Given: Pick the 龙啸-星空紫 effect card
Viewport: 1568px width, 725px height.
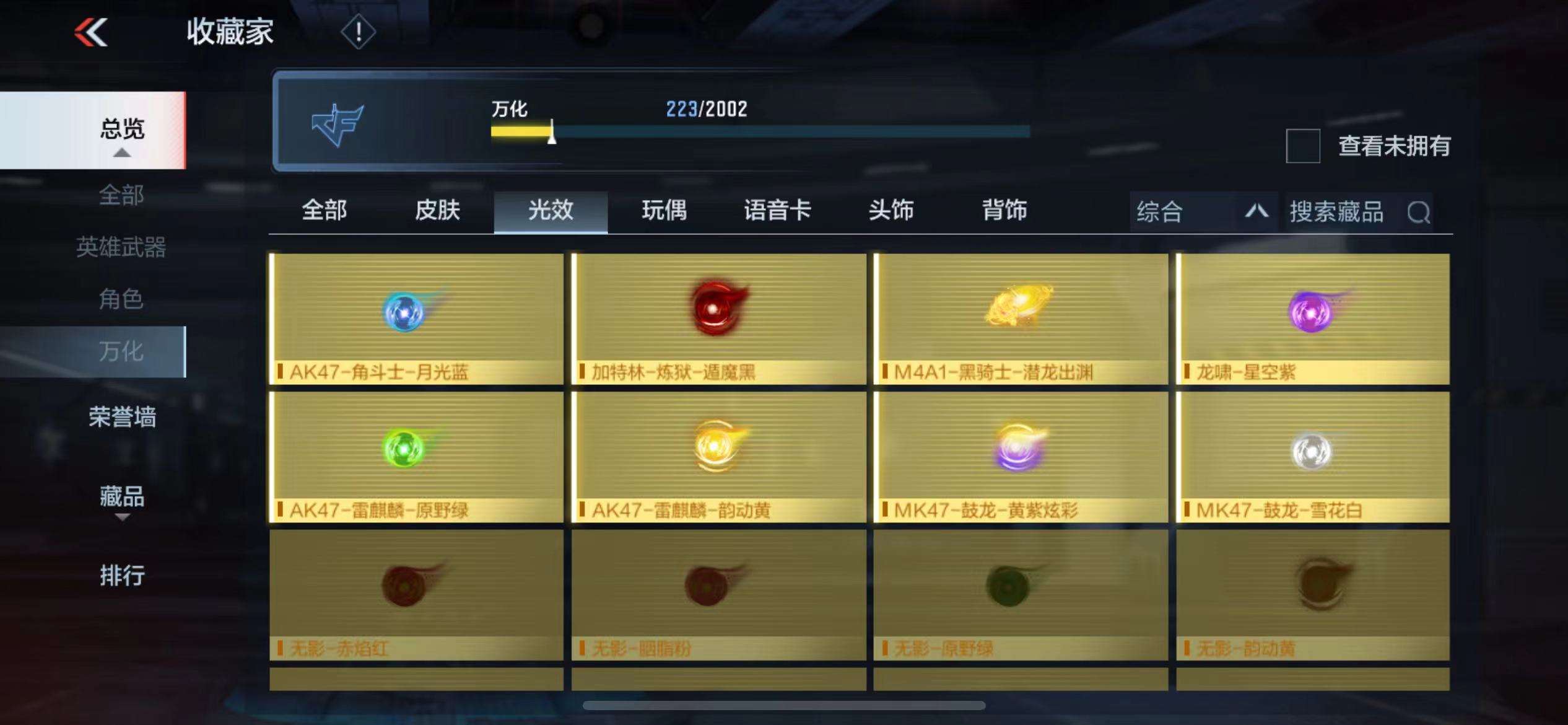Looking at the screenshot, I should pyautogui.click(x=1313, y=319).
